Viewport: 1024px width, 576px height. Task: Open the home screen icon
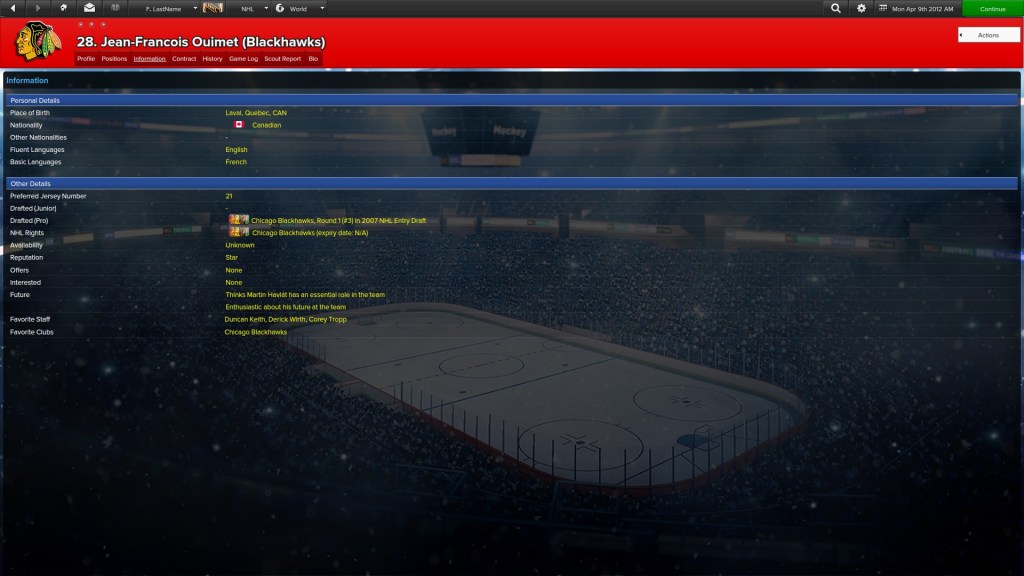64,8
